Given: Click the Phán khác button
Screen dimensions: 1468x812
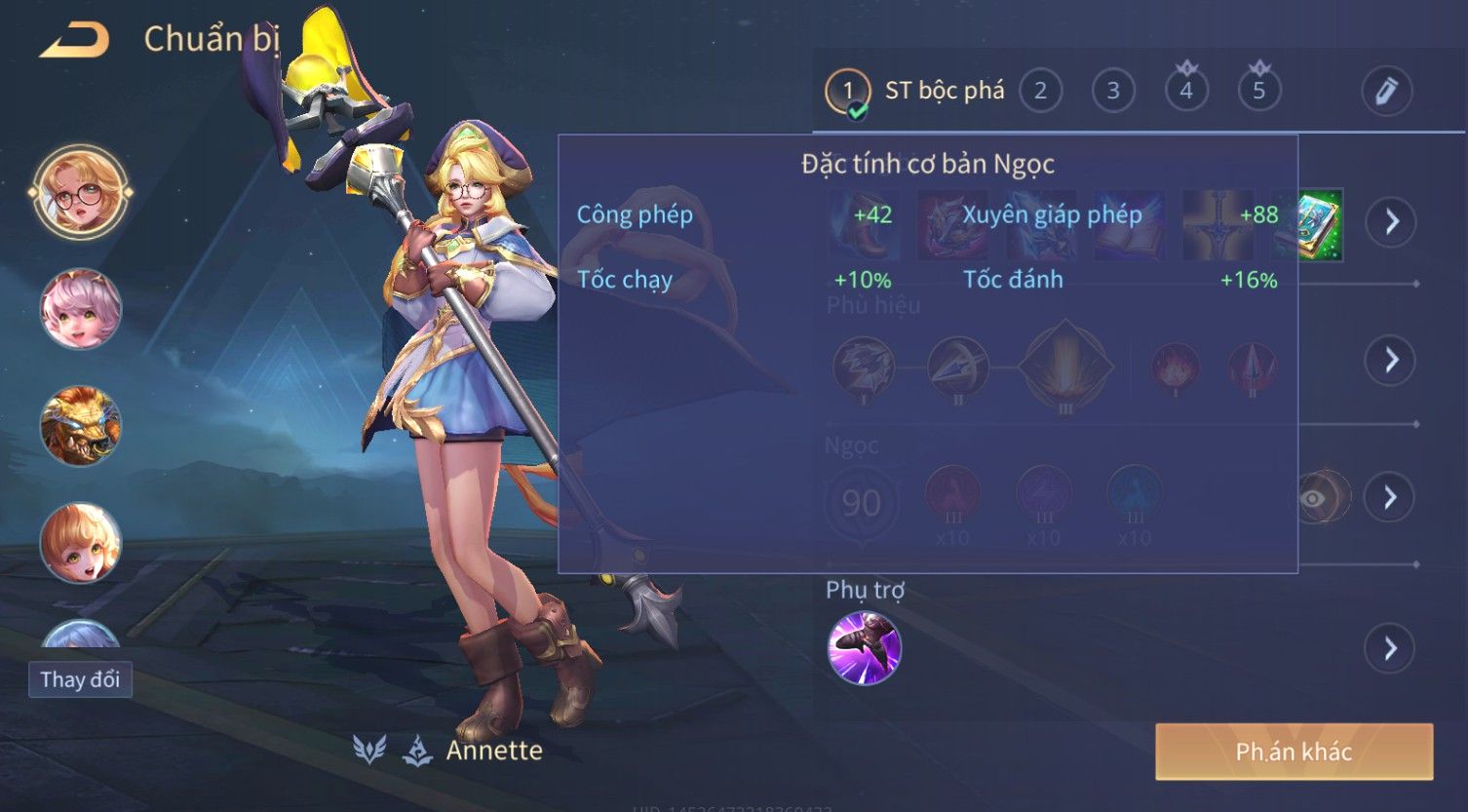Looking at the screenshot, I should (1294, 752).
